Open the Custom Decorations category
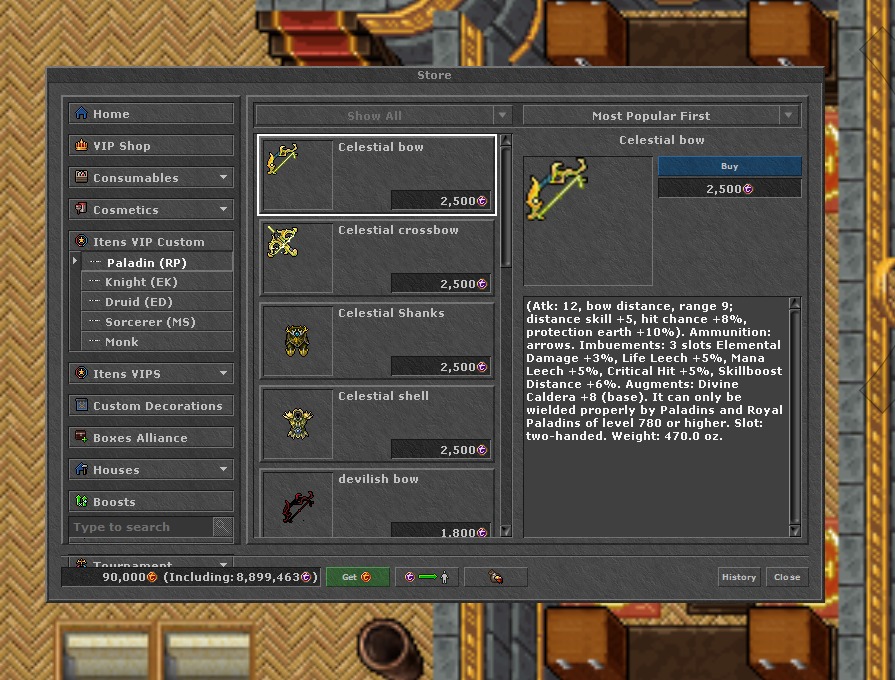The width and height of the screenshot is (895, 680). click(x=150, y=406)
